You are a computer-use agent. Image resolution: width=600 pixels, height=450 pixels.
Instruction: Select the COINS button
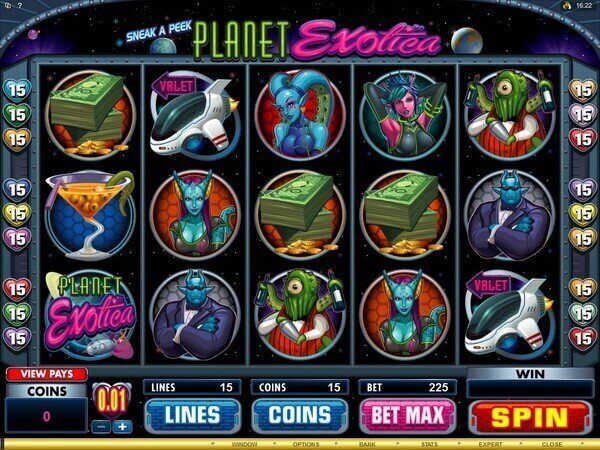click(297, 415)
